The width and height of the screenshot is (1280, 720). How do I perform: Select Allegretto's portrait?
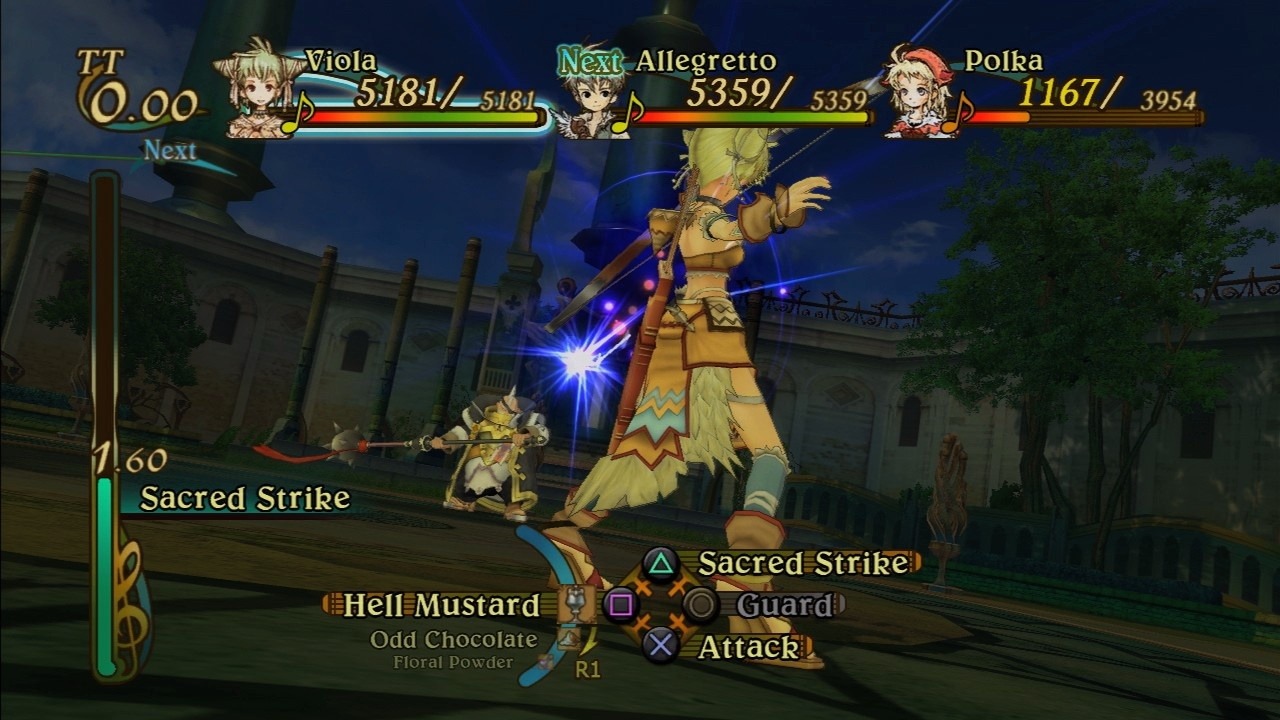[587, 98]
